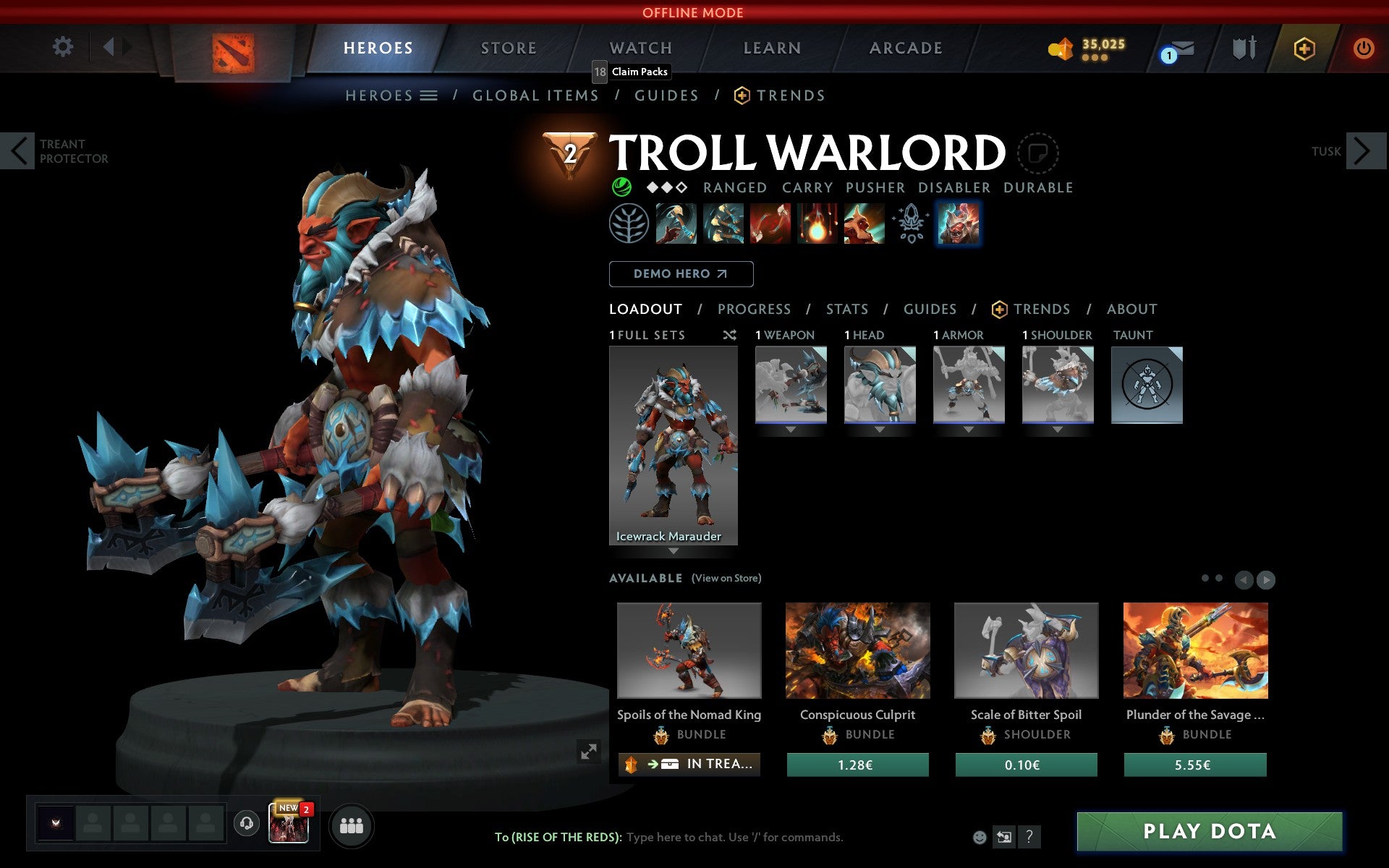Click the Shards balance icon showing 35,025
Screen dimensions: 1389x868
tap(1060, 47)
